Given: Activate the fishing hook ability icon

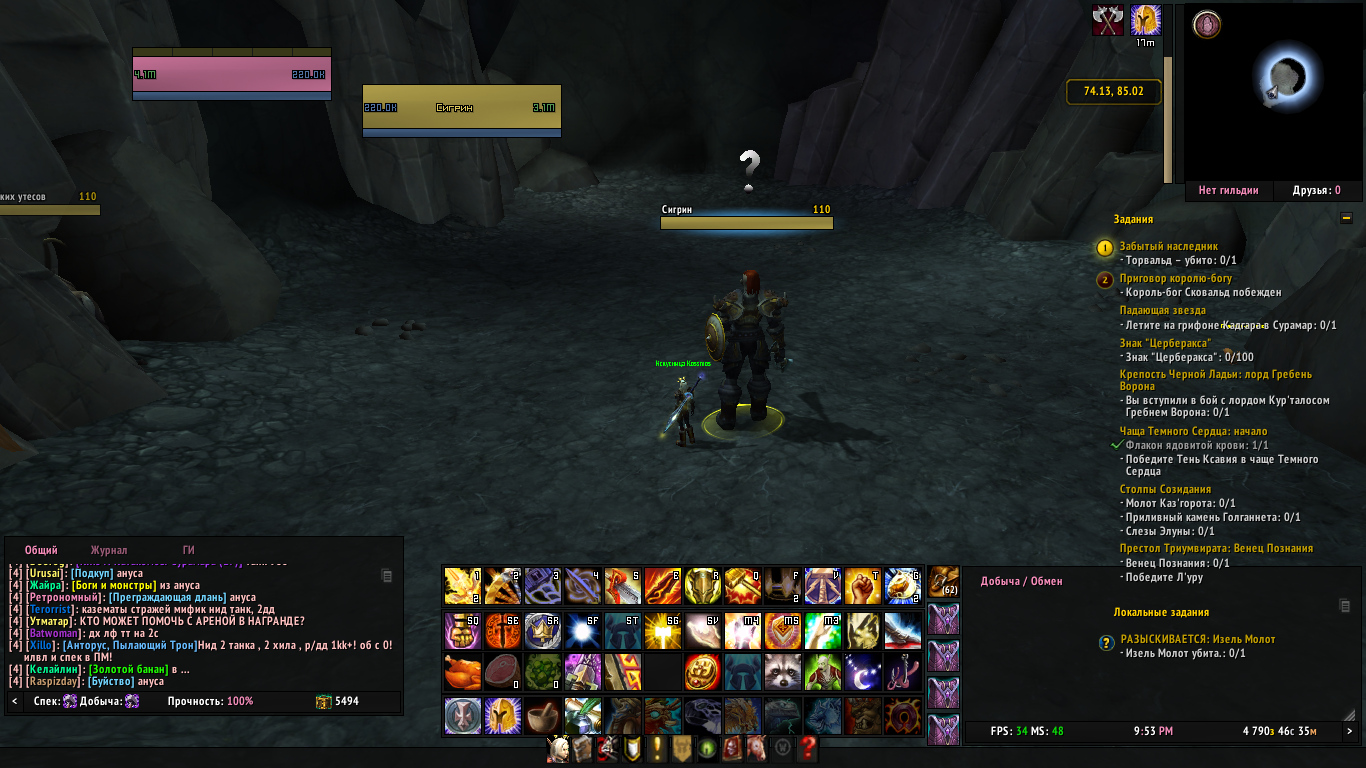Looking at the screenshot, I should click(x=902, y=672).
